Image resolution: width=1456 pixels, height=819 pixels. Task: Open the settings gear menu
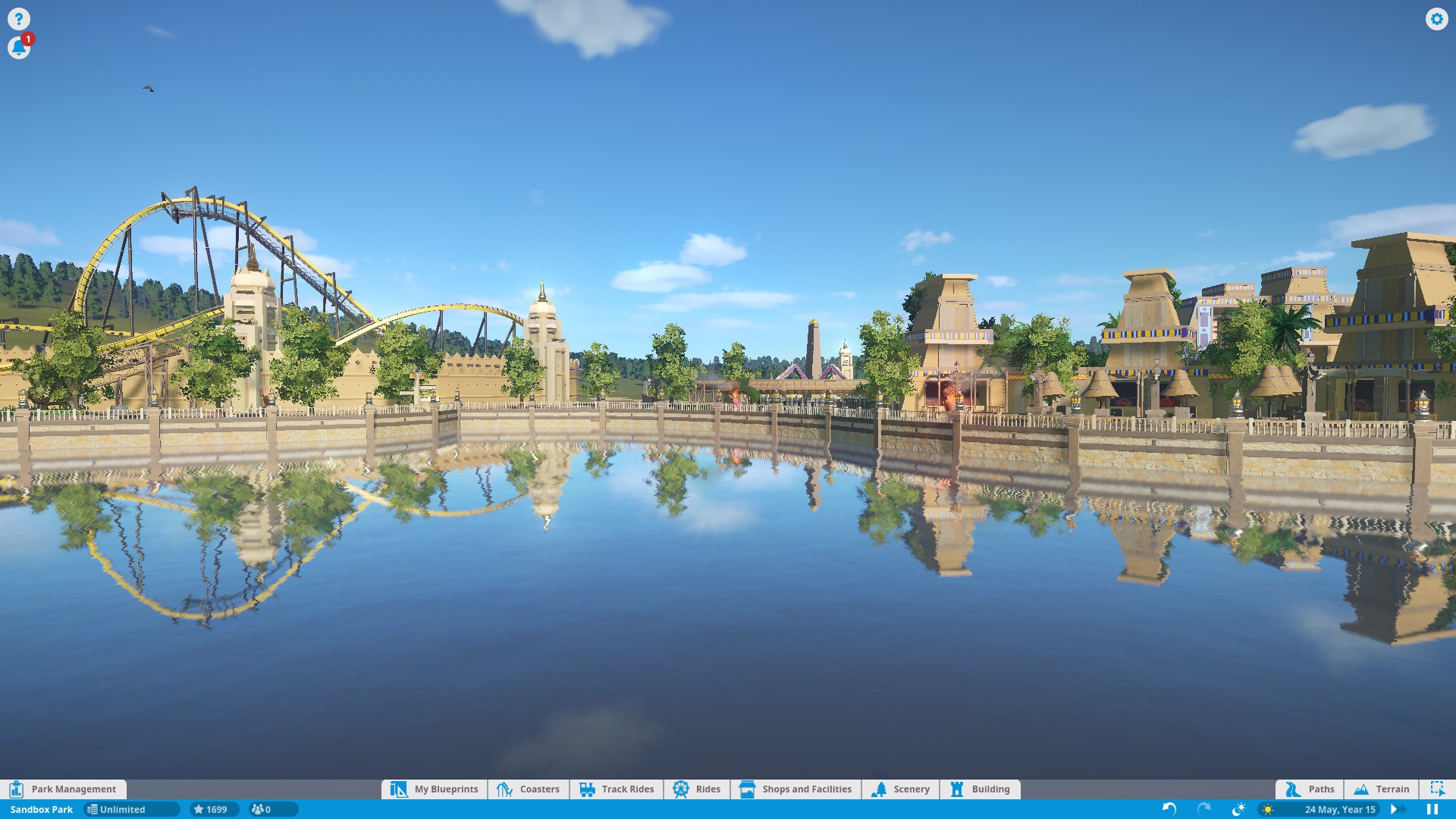tap(1436, 19)
